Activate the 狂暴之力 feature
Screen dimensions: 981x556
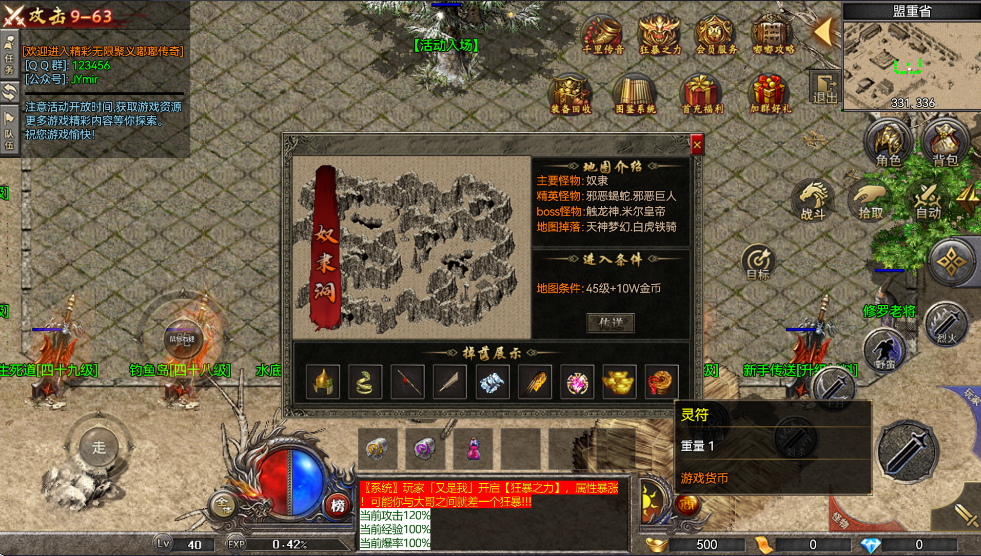[x=660, y=37]
